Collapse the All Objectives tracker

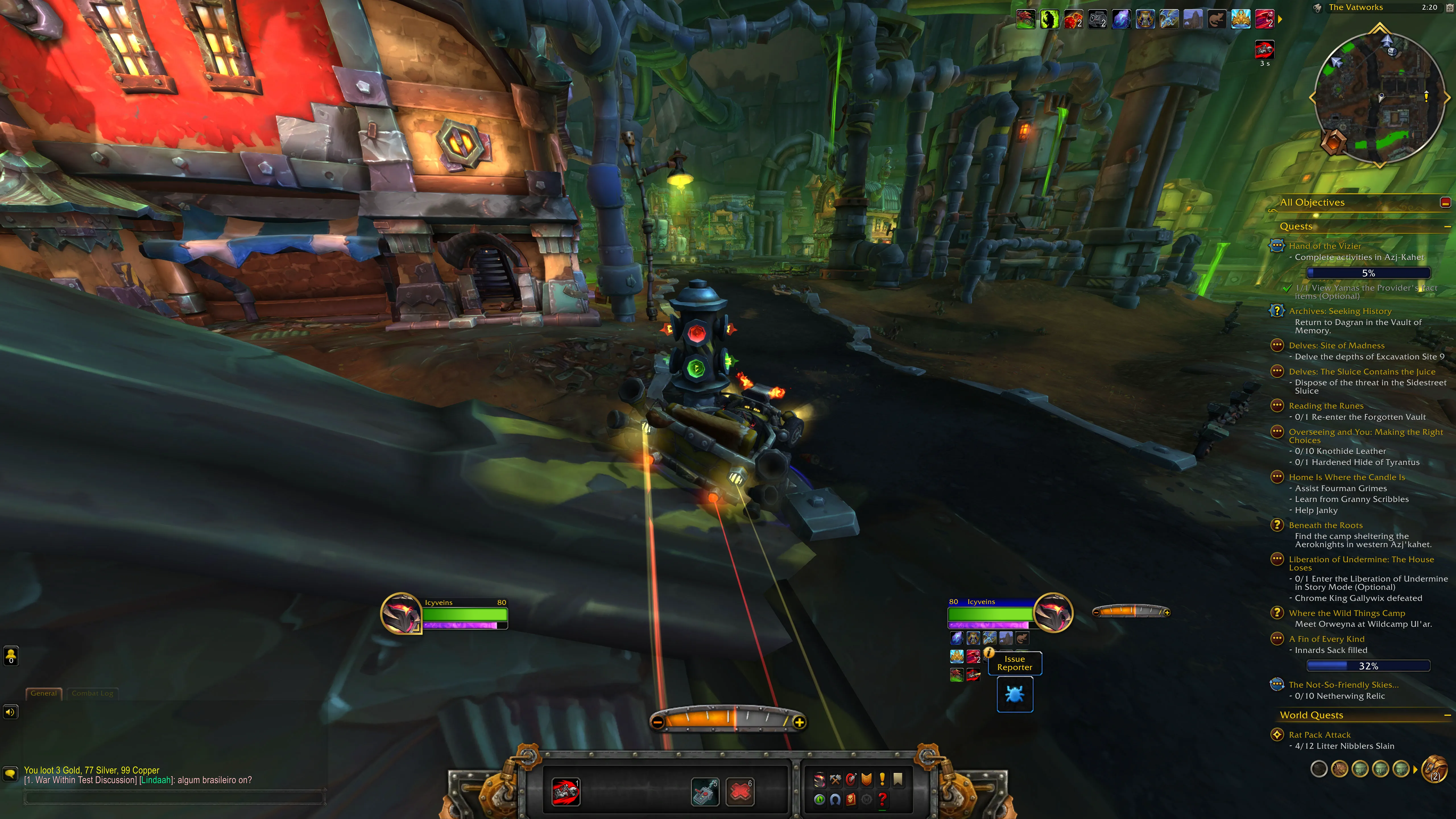tap(1445, 202)
